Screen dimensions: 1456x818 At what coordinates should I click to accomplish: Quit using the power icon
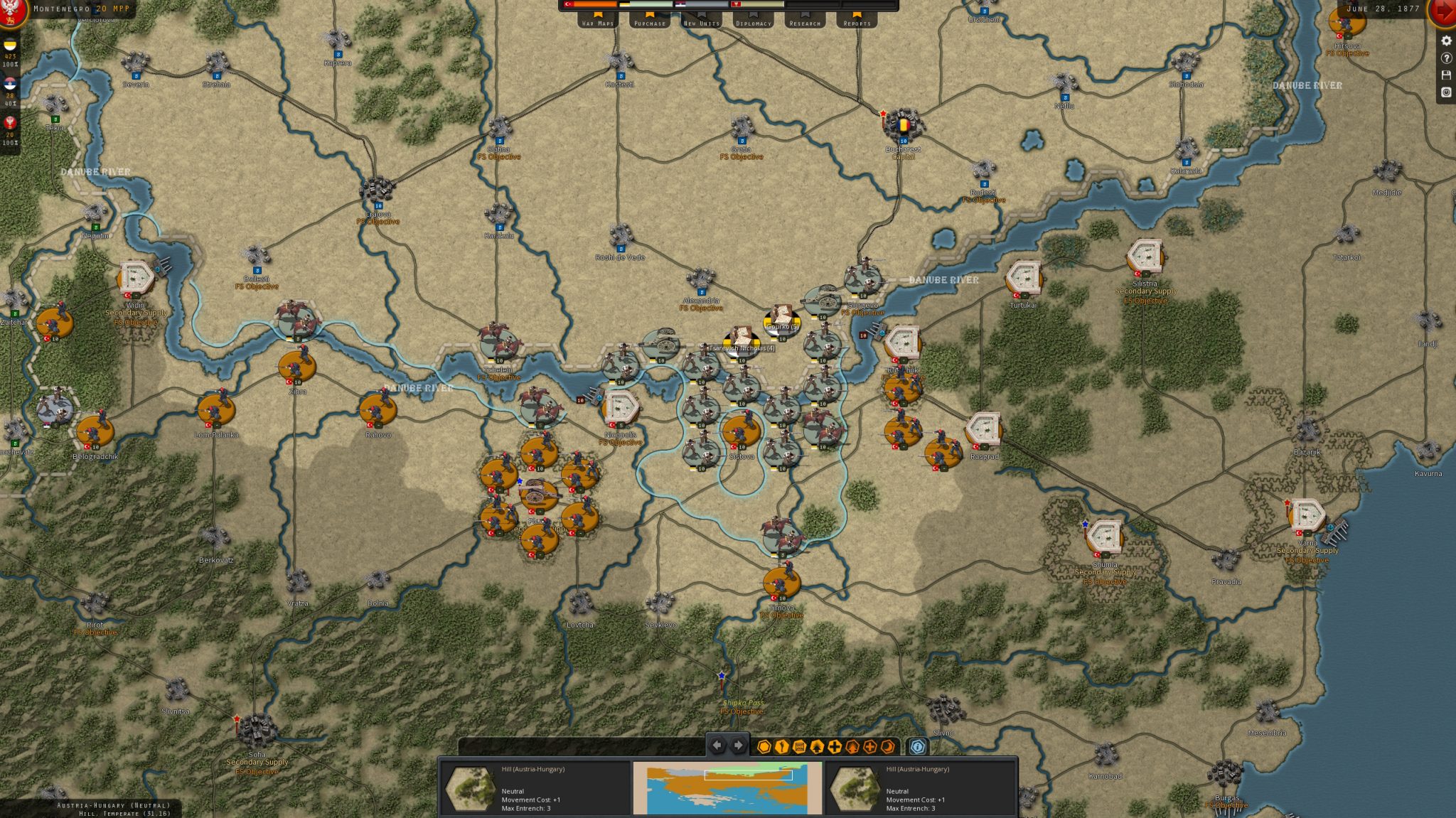tap(1446, 92)
